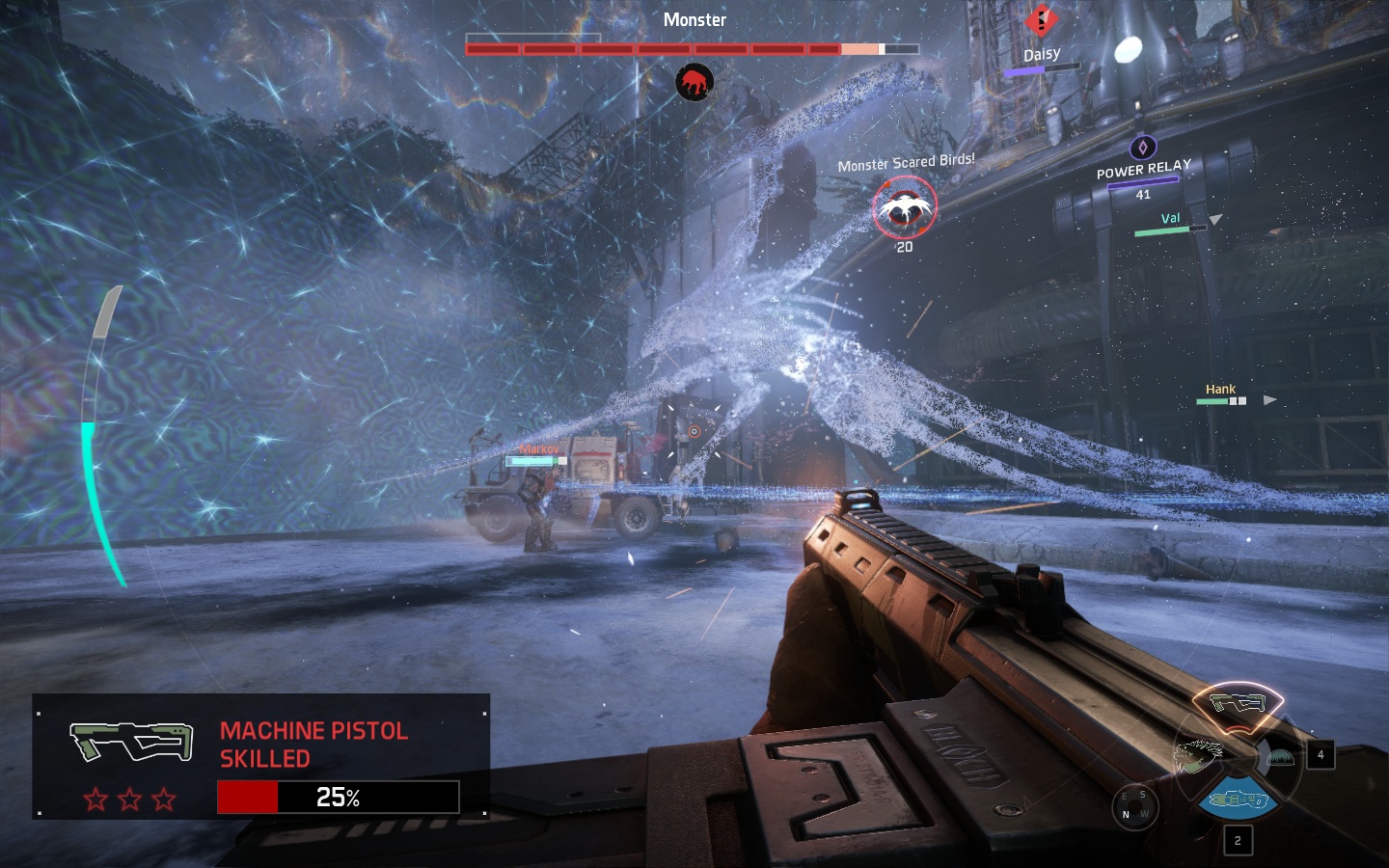Select the Power Relay objective marker

click(1143, 148)
